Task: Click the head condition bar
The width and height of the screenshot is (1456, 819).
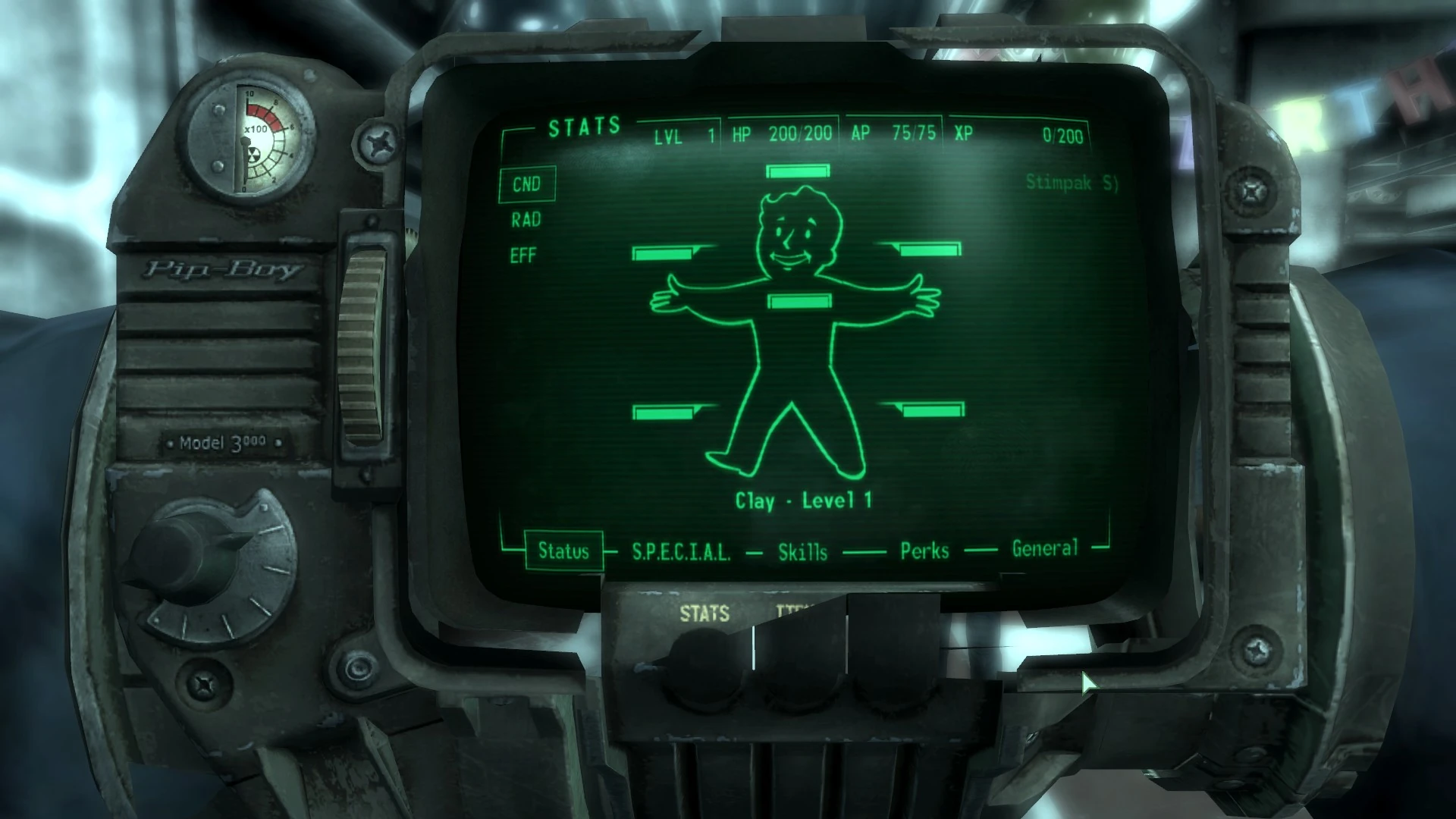Action: tap(797, 172)
